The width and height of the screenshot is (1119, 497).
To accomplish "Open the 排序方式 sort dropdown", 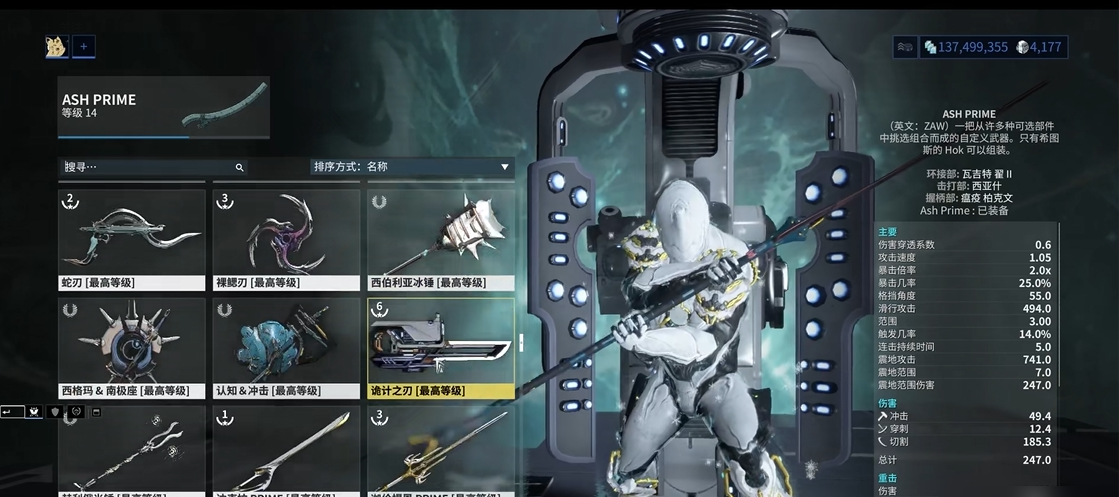I will [411, 167].
